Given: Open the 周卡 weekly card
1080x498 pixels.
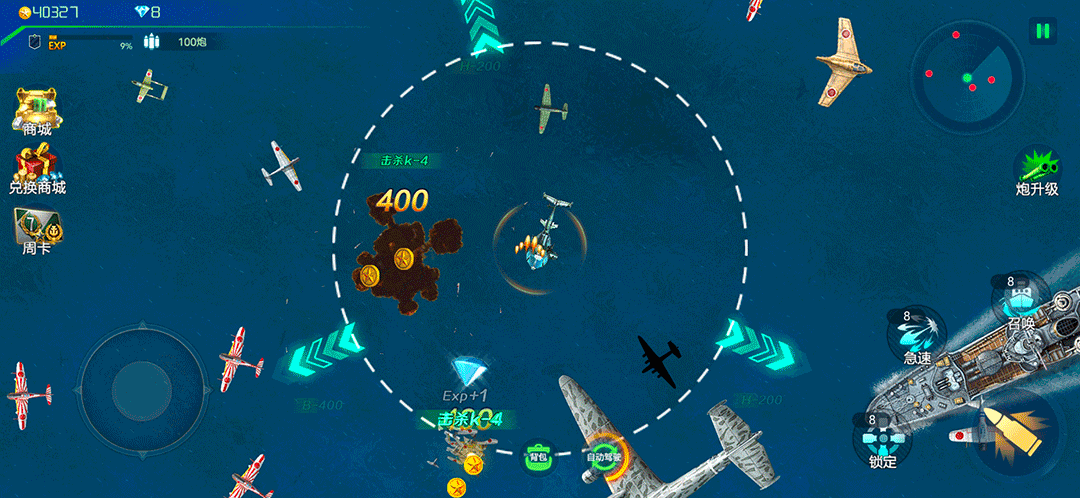Looking at the screenshot, I should click(35, 229).
